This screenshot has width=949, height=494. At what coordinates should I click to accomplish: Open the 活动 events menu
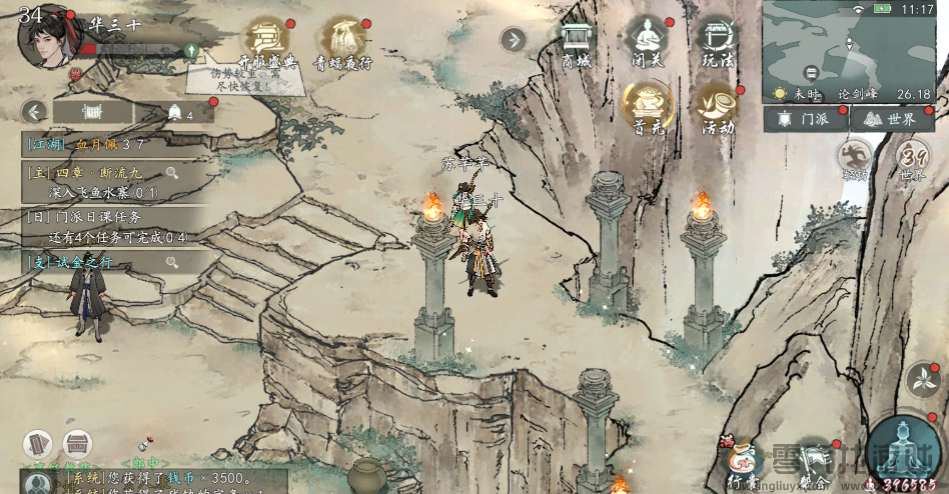pyautogui.click(x=717, y=106)
